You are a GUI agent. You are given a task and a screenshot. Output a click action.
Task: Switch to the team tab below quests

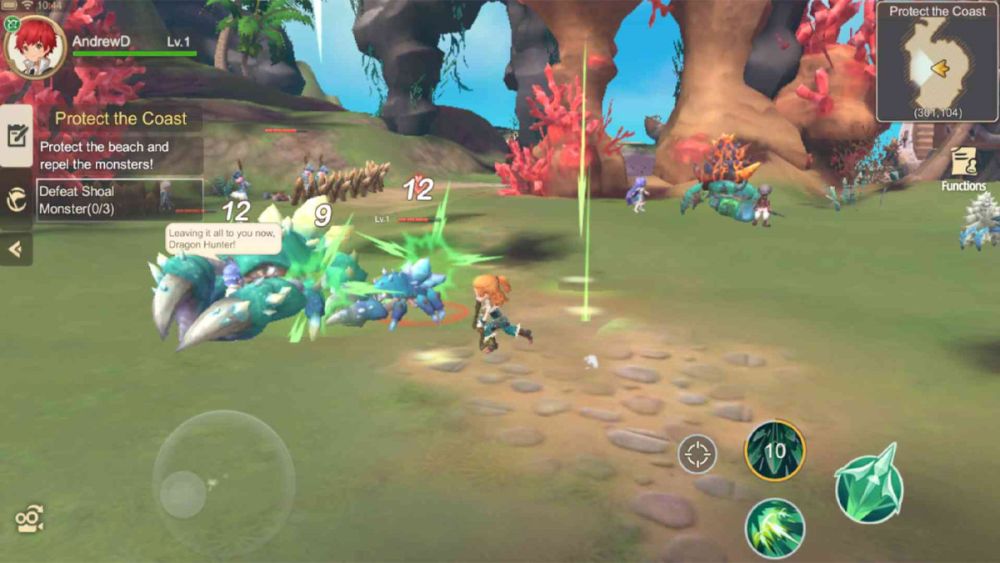(x=17, y=199)
